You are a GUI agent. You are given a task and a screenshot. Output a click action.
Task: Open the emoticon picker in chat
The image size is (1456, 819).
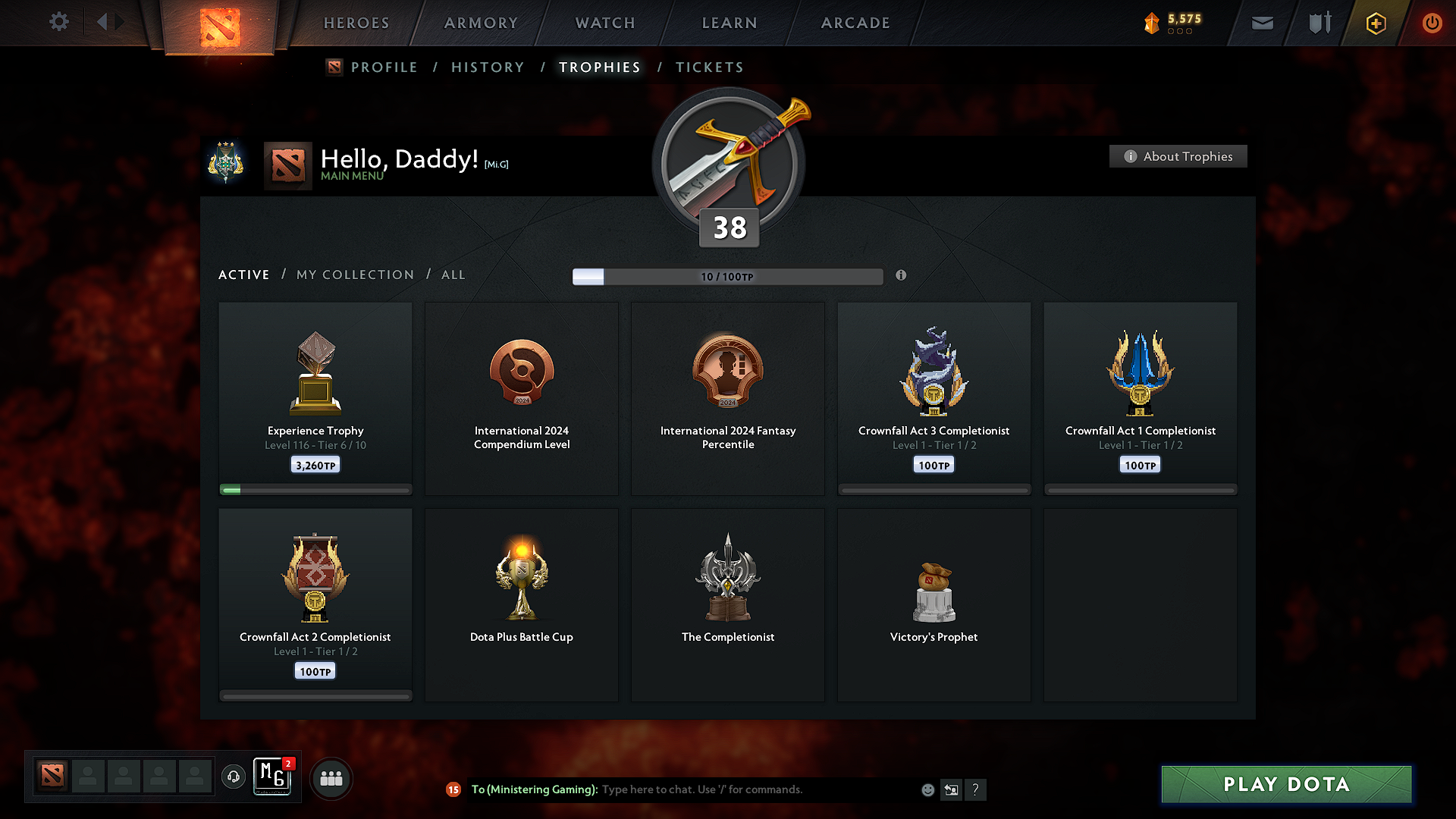927,789
